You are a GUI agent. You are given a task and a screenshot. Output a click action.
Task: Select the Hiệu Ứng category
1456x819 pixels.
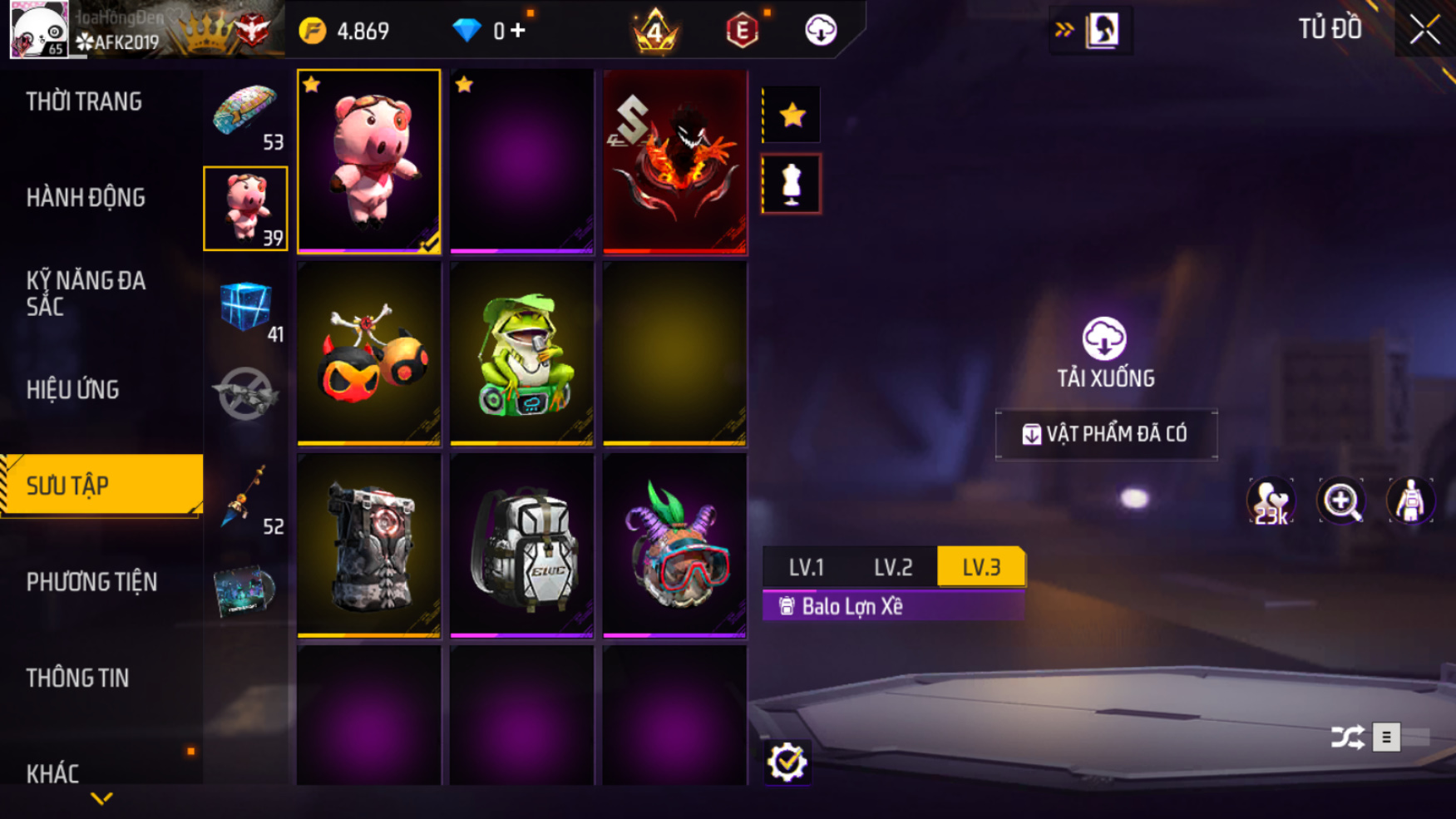72,390
